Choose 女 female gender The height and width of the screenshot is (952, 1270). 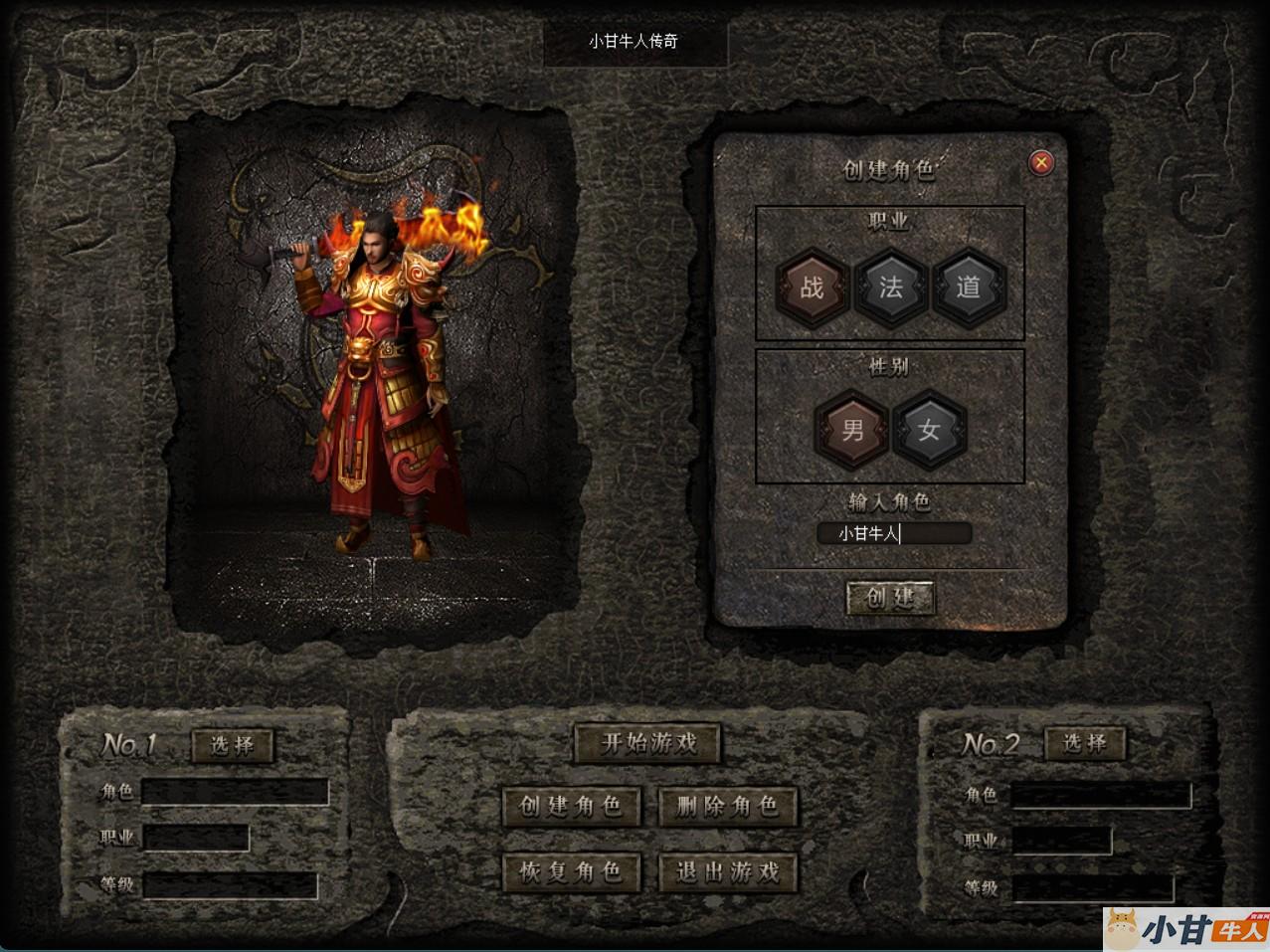click(930, 430)
